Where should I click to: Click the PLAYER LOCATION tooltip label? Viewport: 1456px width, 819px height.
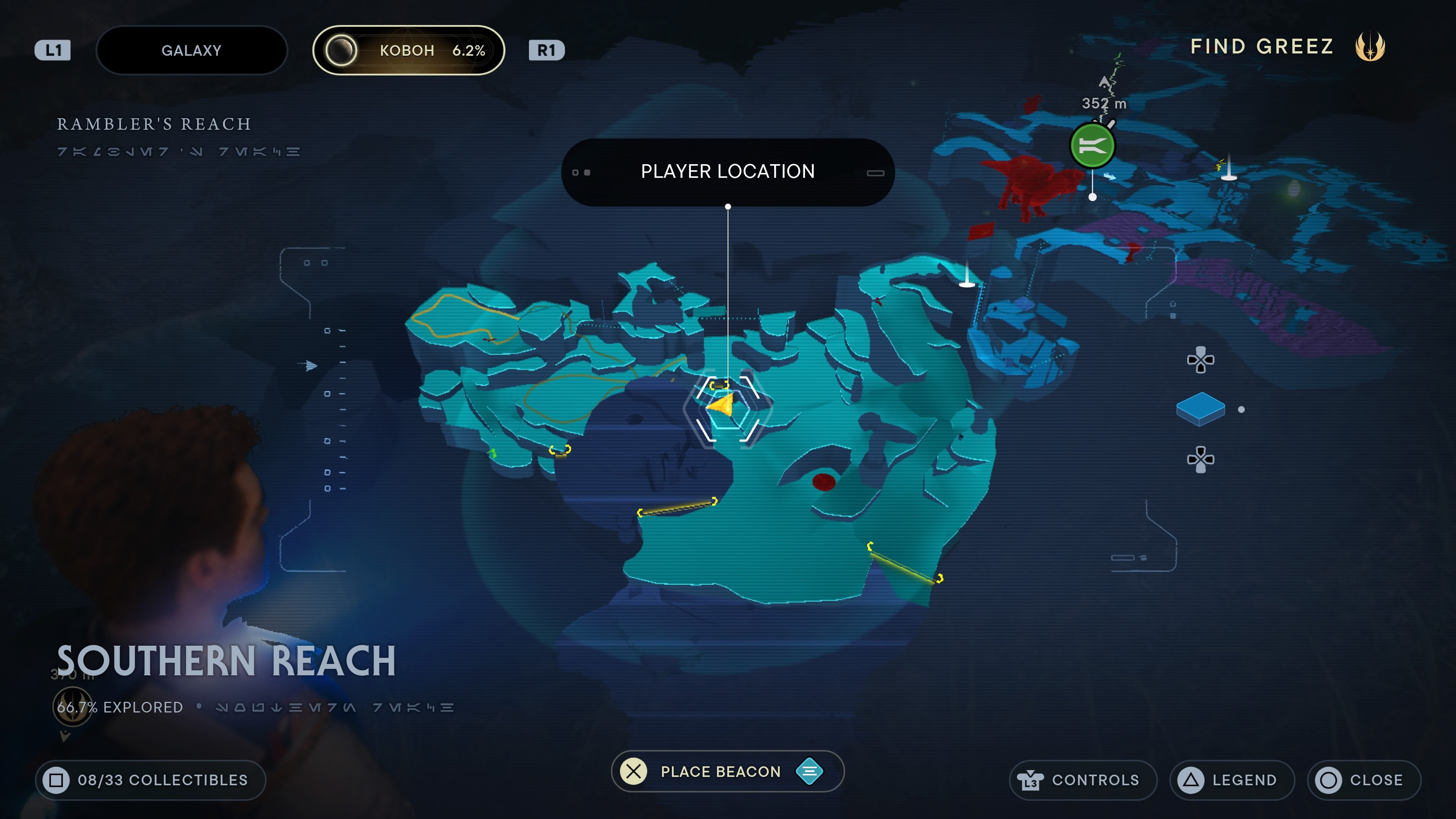728,171
